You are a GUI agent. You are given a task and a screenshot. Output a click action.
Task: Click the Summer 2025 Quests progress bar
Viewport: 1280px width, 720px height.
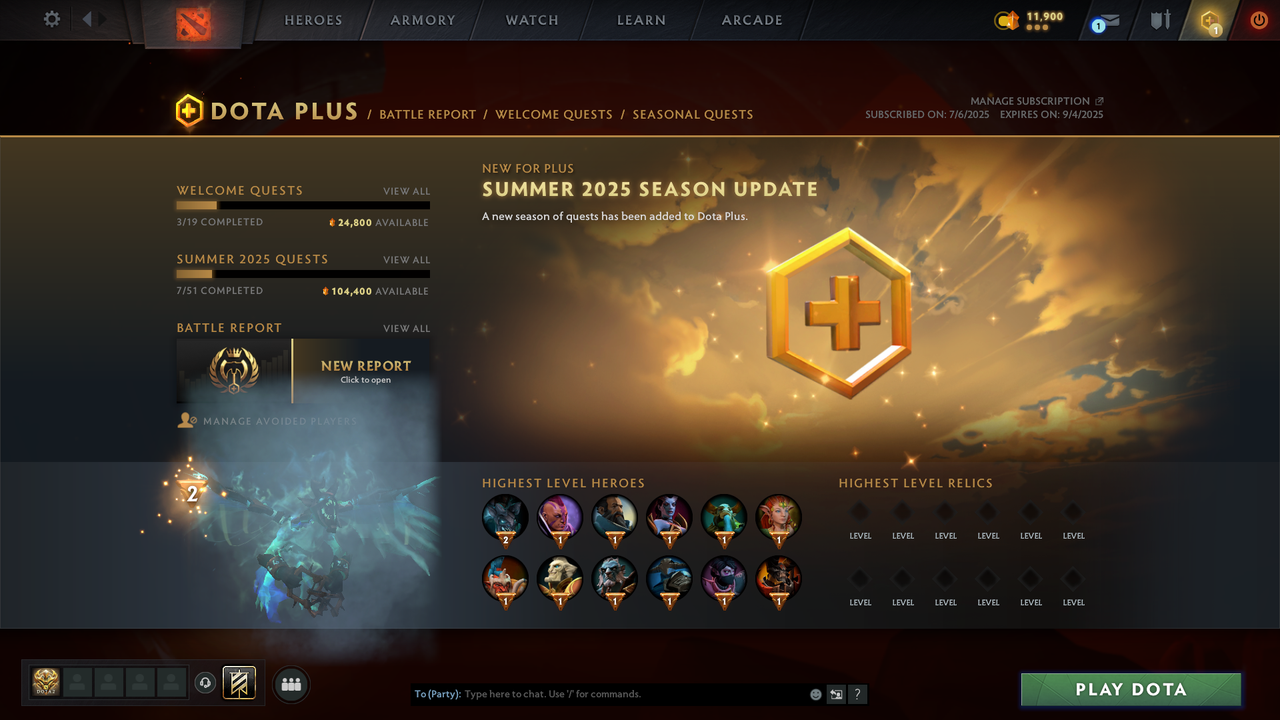click(303, 273)
